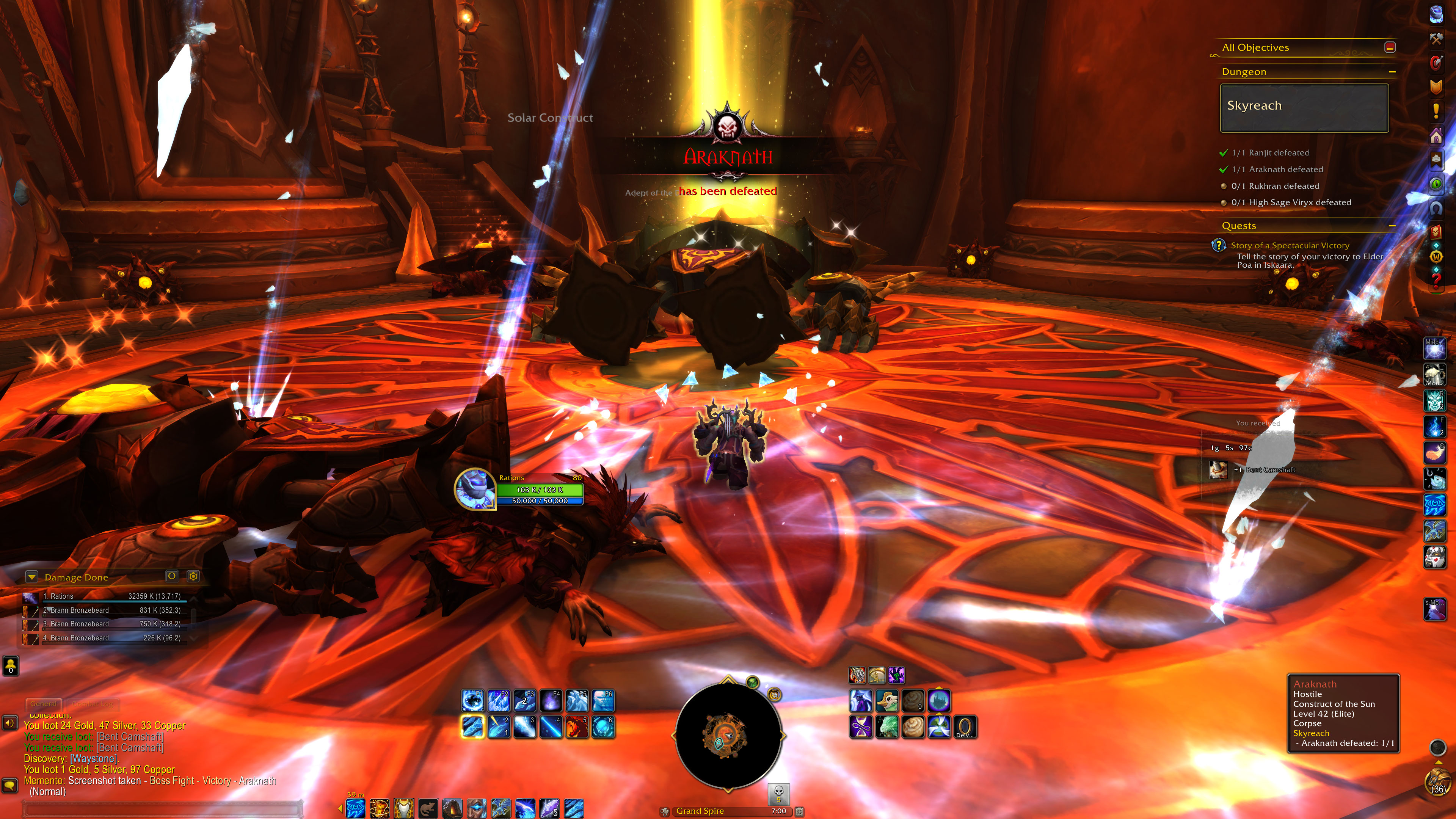Collapse the All Objectives tracker

pyautogui.click(x=1390, y=47)
